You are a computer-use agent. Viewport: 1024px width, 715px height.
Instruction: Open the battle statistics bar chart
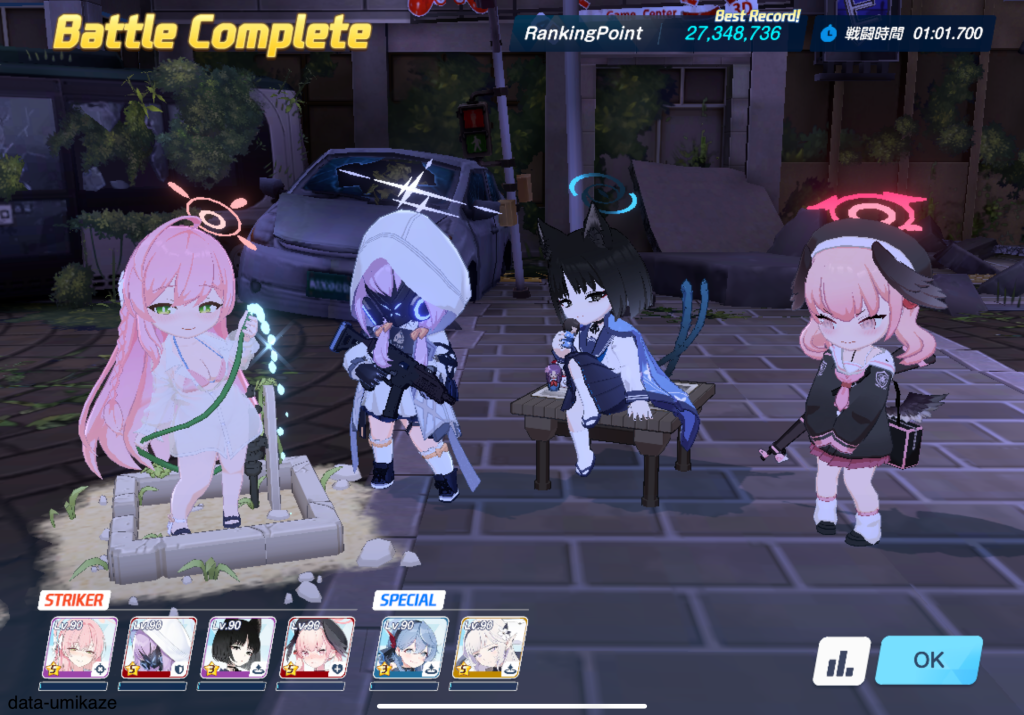click(840, 661)
